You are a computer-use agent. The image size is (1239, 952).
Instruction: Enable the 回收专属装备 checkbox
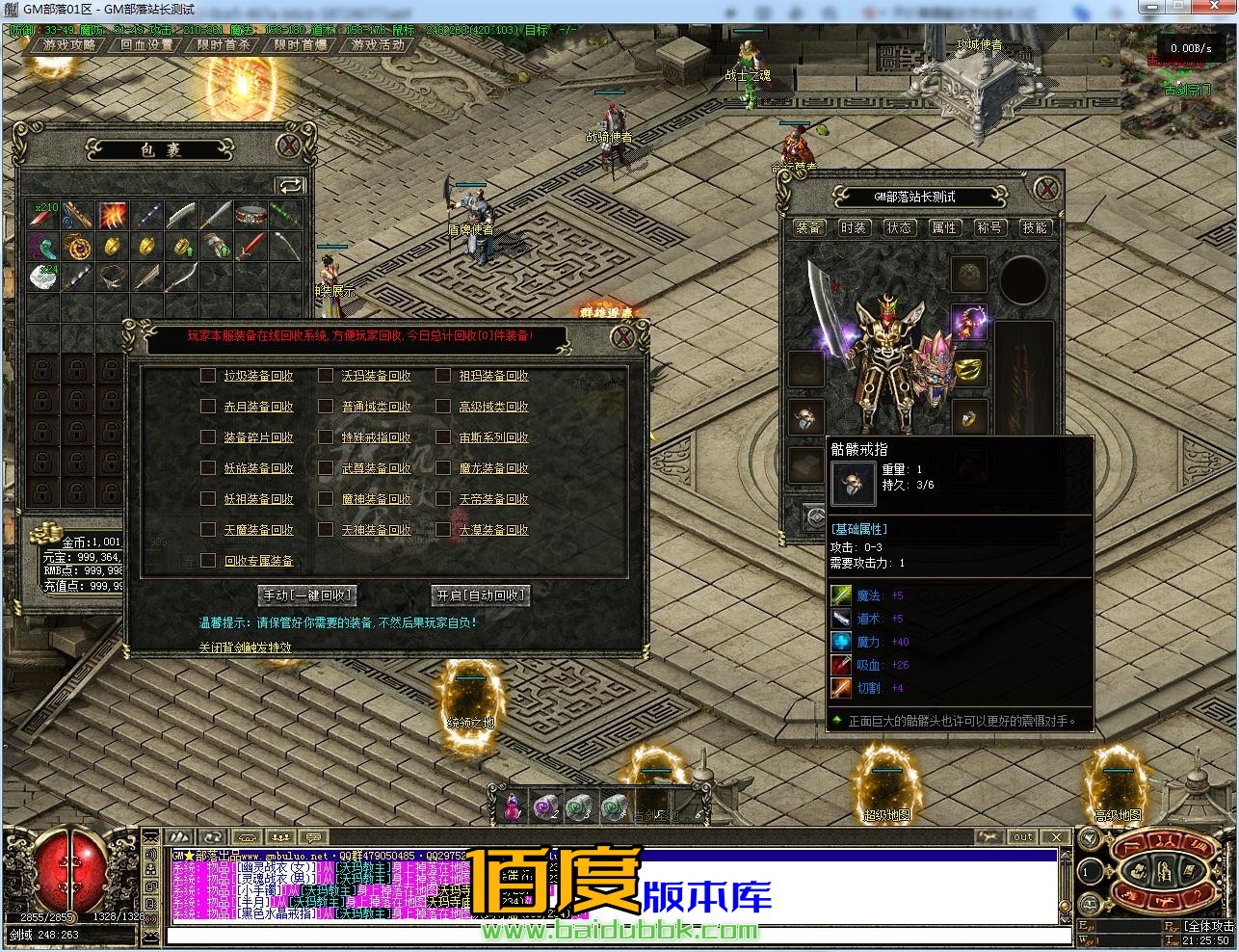(x=208, y=561)
